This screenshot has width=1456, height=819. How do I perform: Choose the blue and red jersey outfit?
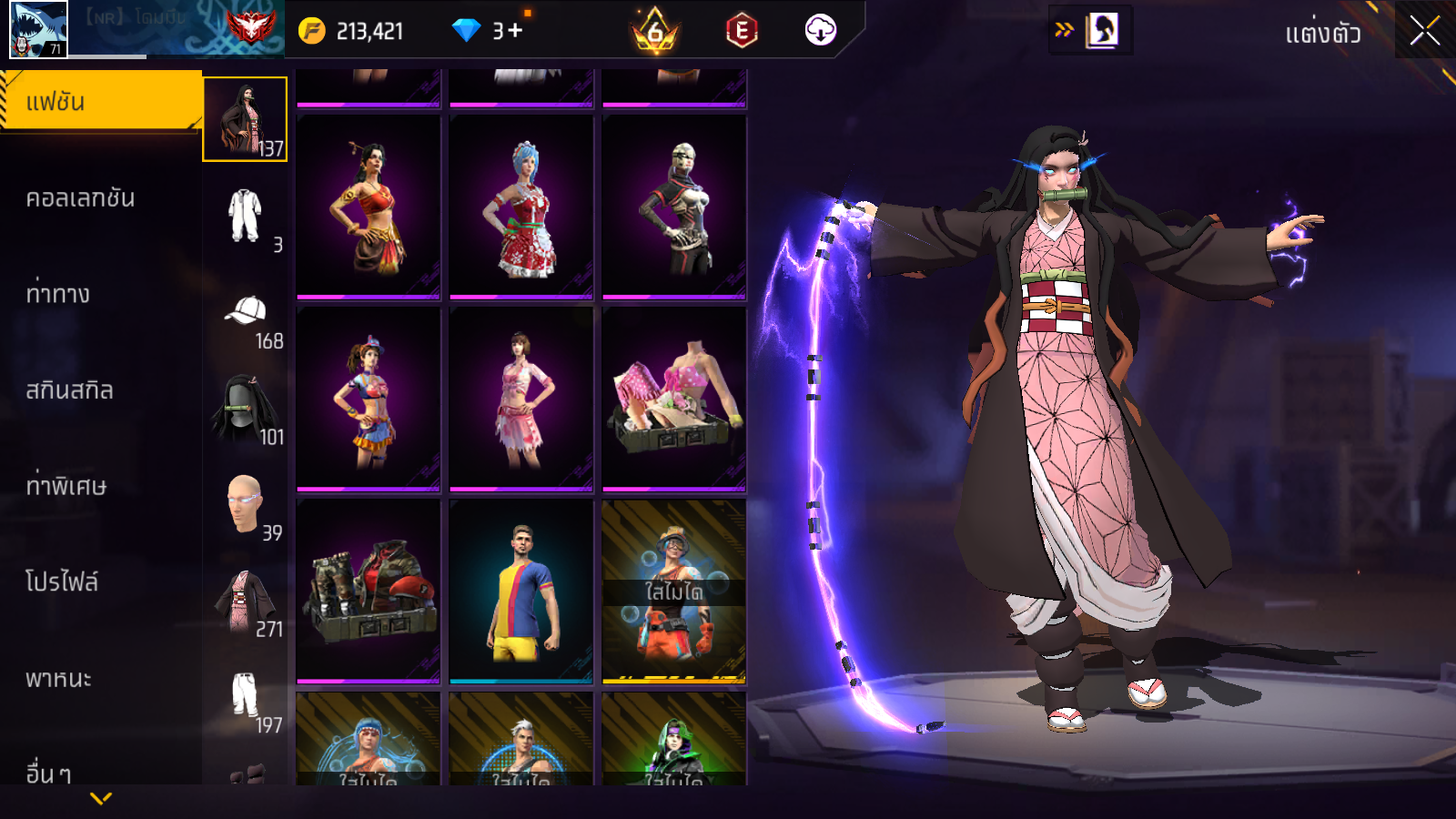point(521,591)
